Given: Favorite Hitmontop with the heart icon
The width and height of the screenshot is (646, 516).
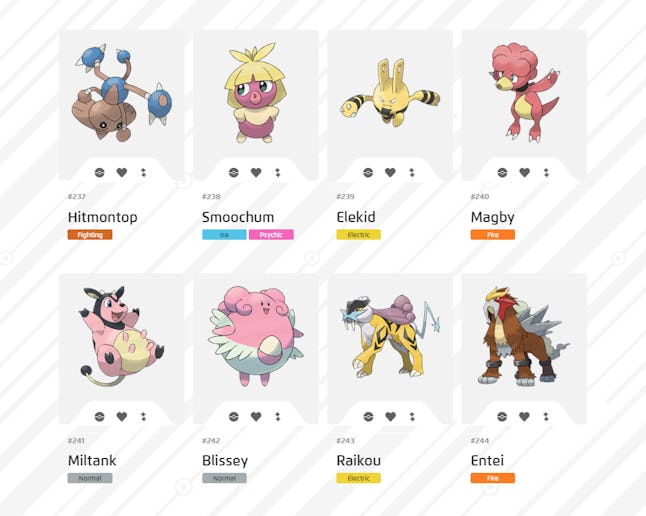Looking at the screenshot, I should pyautogui.click(x=122, y=172).
